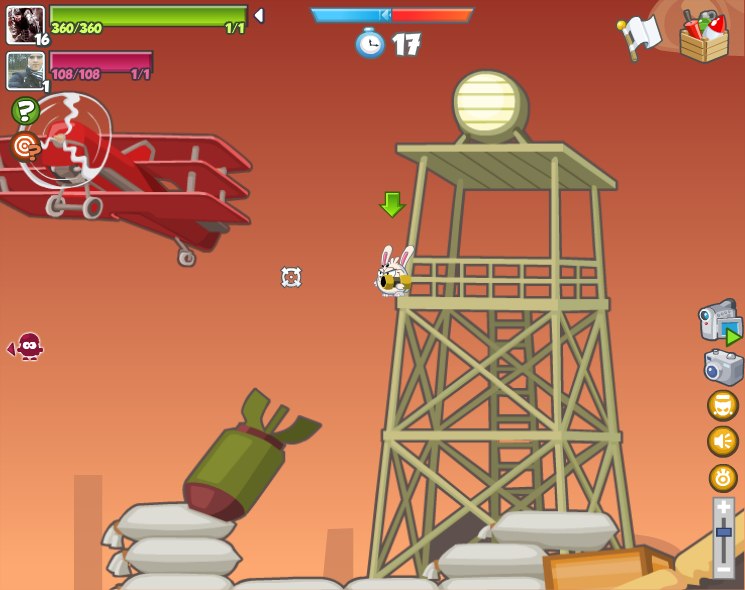Select the level 1 player avatar
The width and height of the screenshot is (745, 590).
point(25,71)
